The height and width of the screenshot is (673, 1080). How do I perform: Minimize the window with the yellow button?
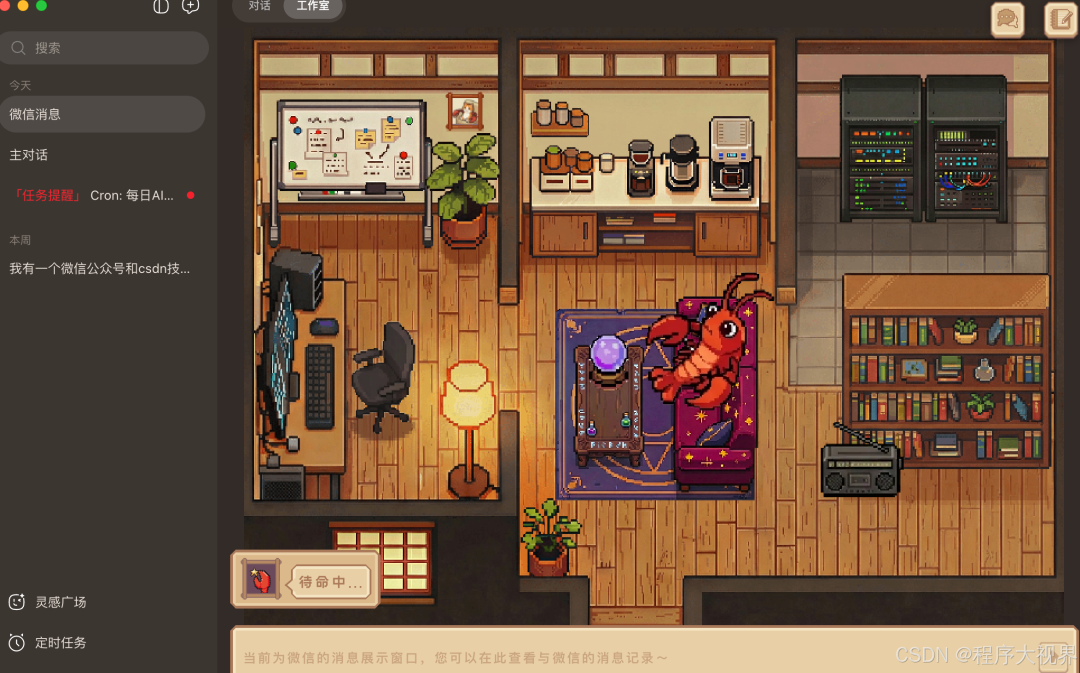click(23, 5)
